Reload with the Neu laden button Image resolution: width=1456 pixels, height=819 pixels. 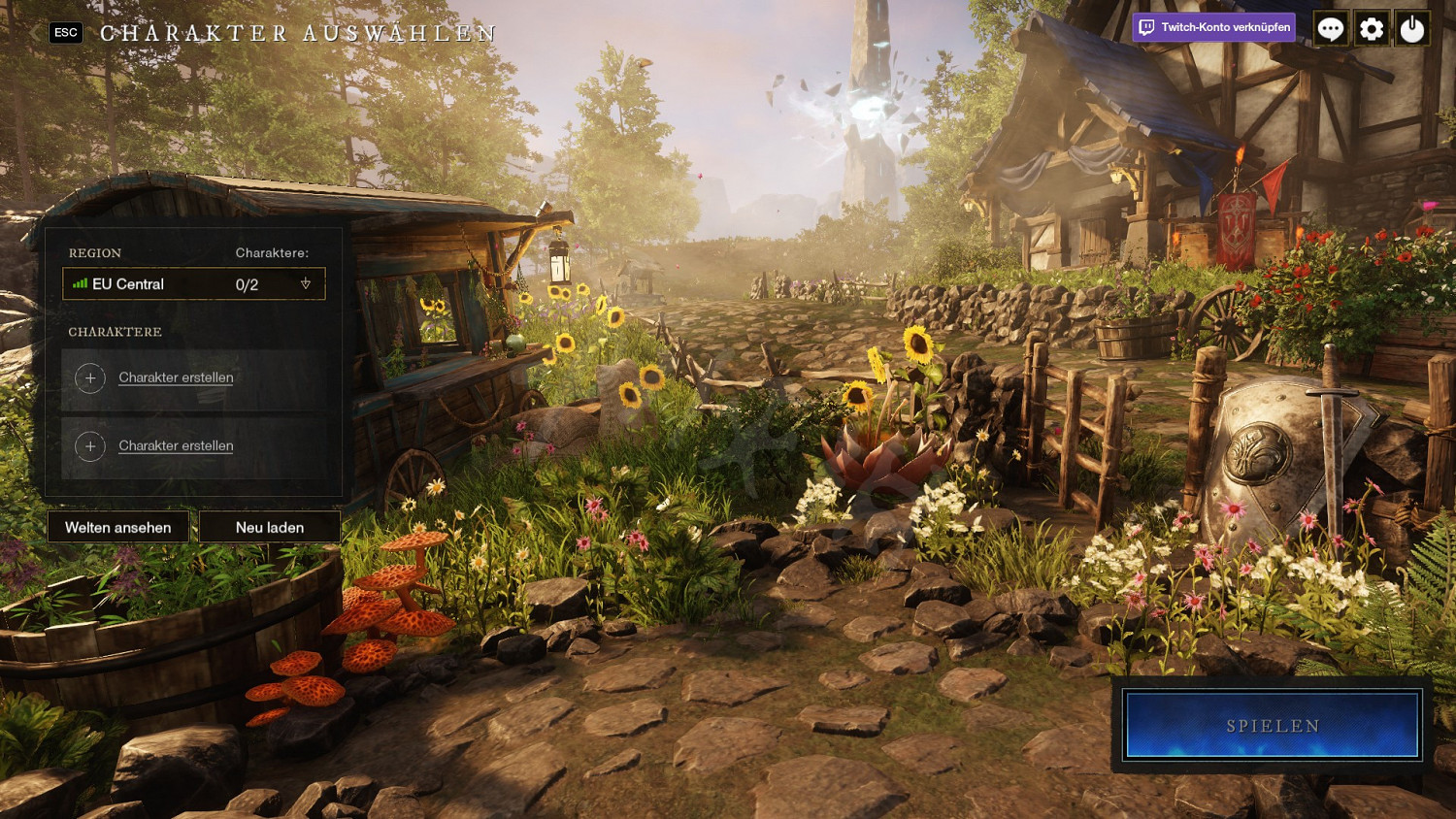point(270,527)
